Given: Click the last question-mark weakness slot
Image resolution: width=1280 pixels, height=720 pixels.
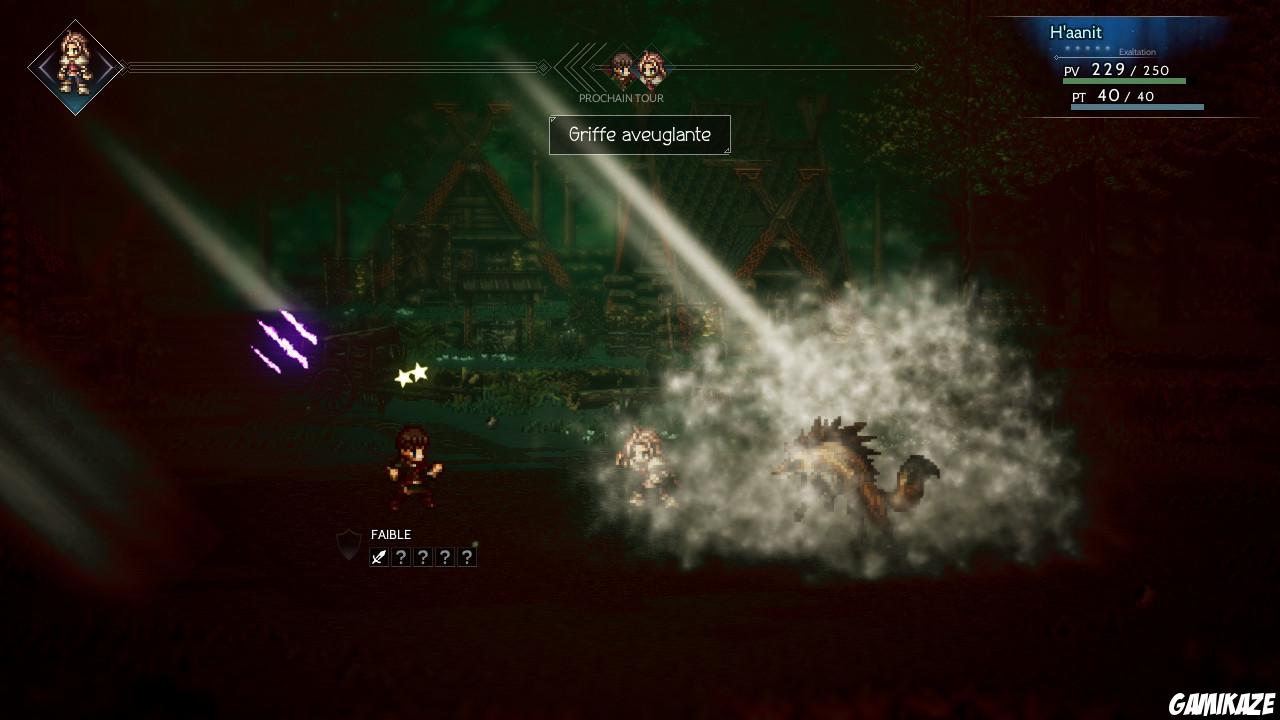Looking at the screenshot, I should 467,556.
